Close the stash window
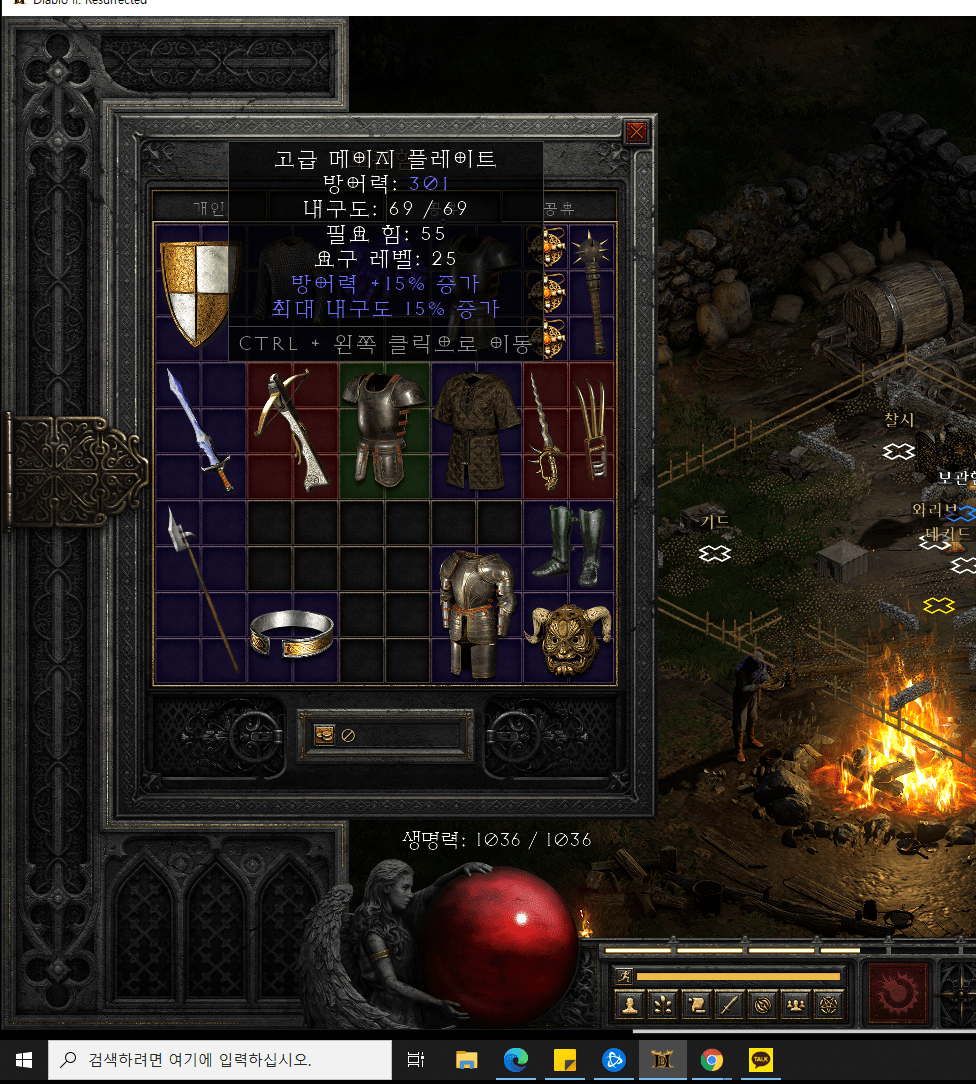The width and height of the screenshot is (976, 1084). point(636,131)
